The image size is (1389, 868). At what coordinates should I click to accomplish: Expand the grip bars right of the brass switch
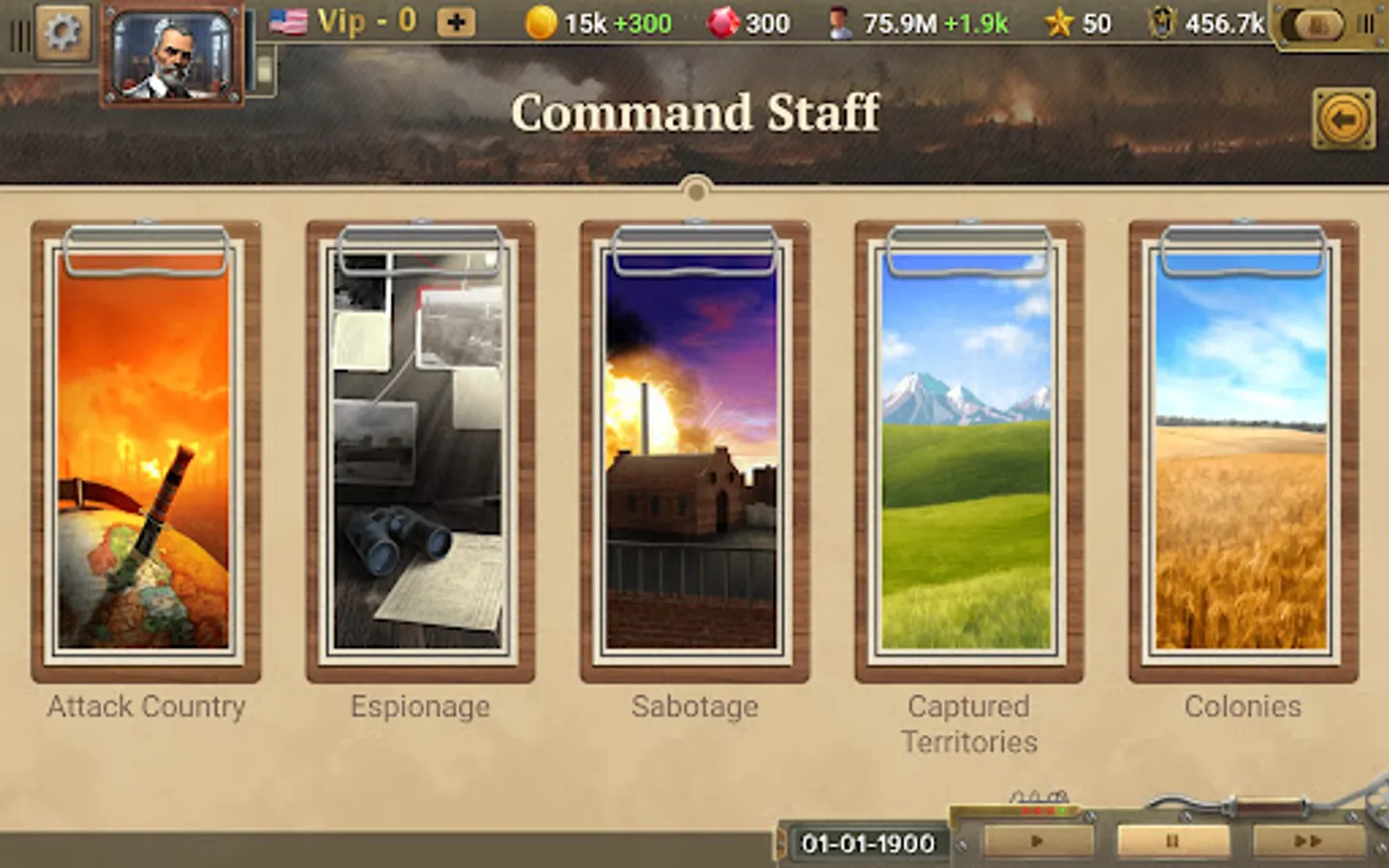[x=1365, y=22]
